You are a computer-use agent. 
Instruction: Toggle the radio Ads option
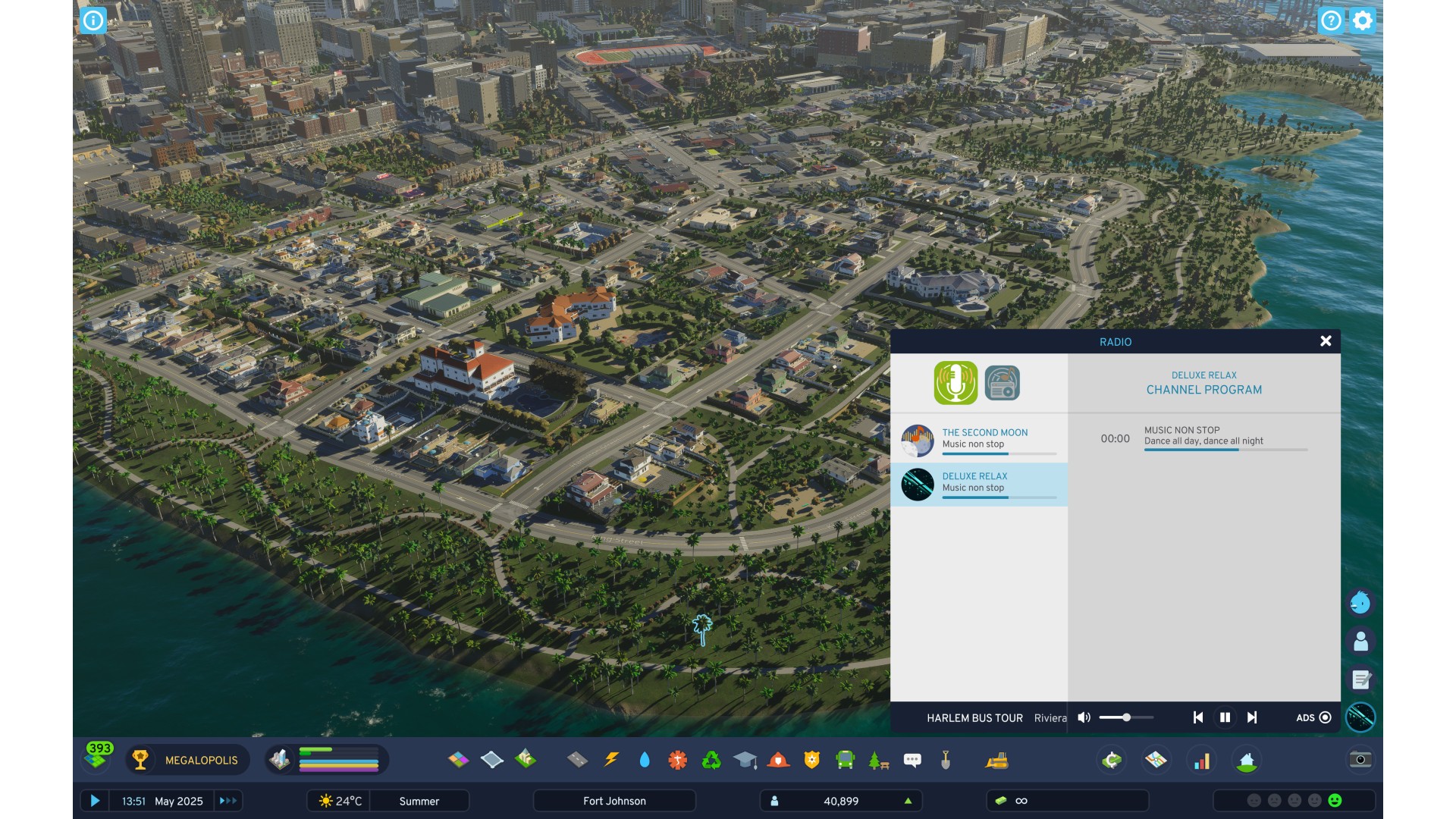click(x=1325, y=717)
